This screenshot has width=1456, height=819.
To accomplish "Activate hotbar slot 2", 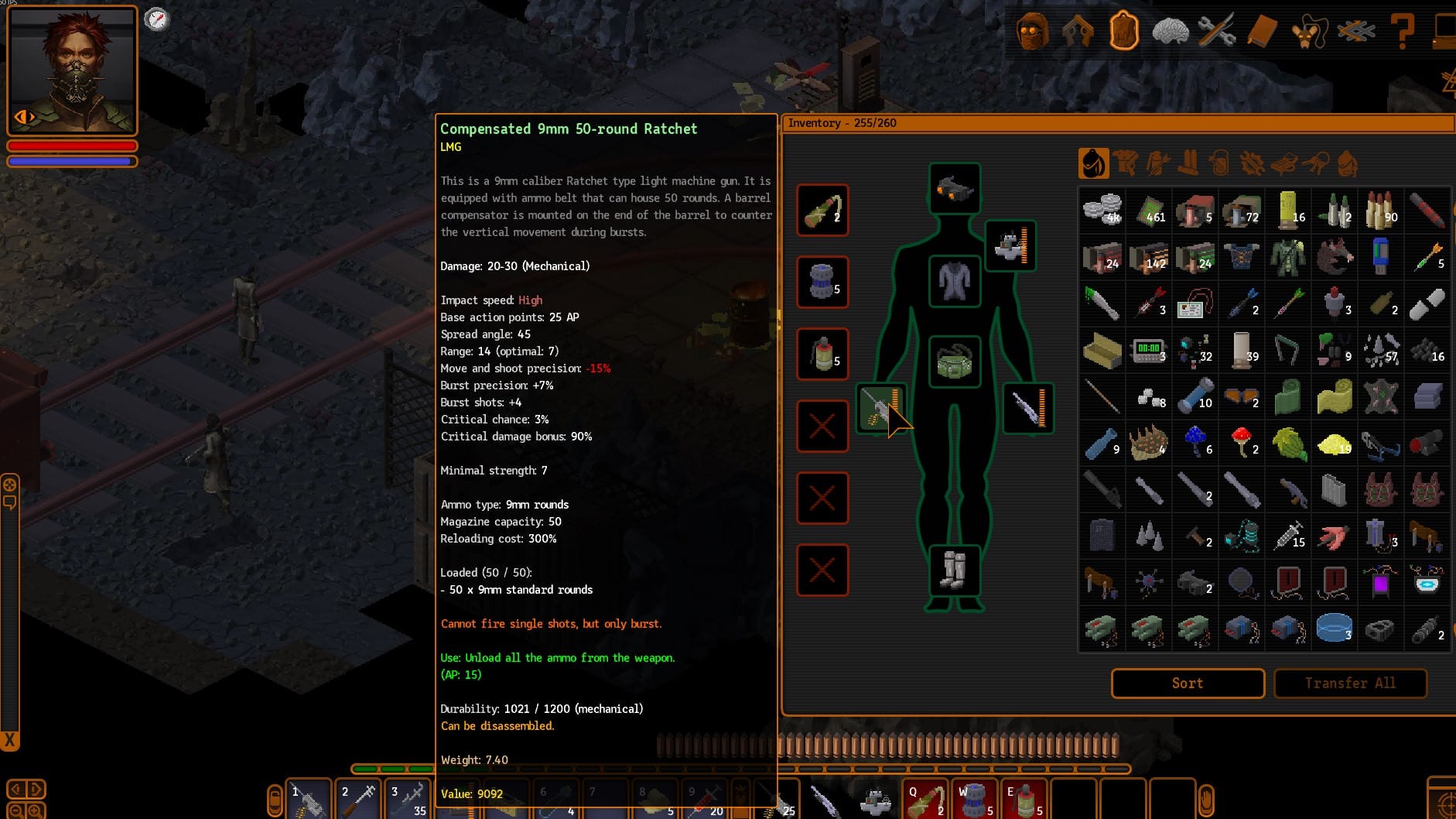I will point(358,800).
